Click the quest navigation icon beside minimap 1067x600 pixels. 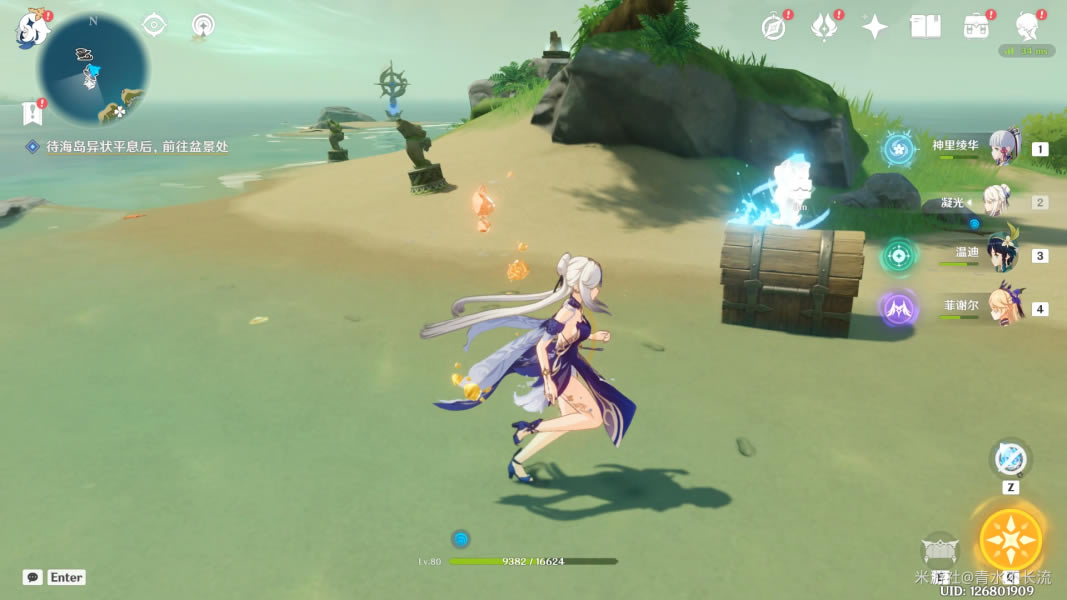click(154, 25)
